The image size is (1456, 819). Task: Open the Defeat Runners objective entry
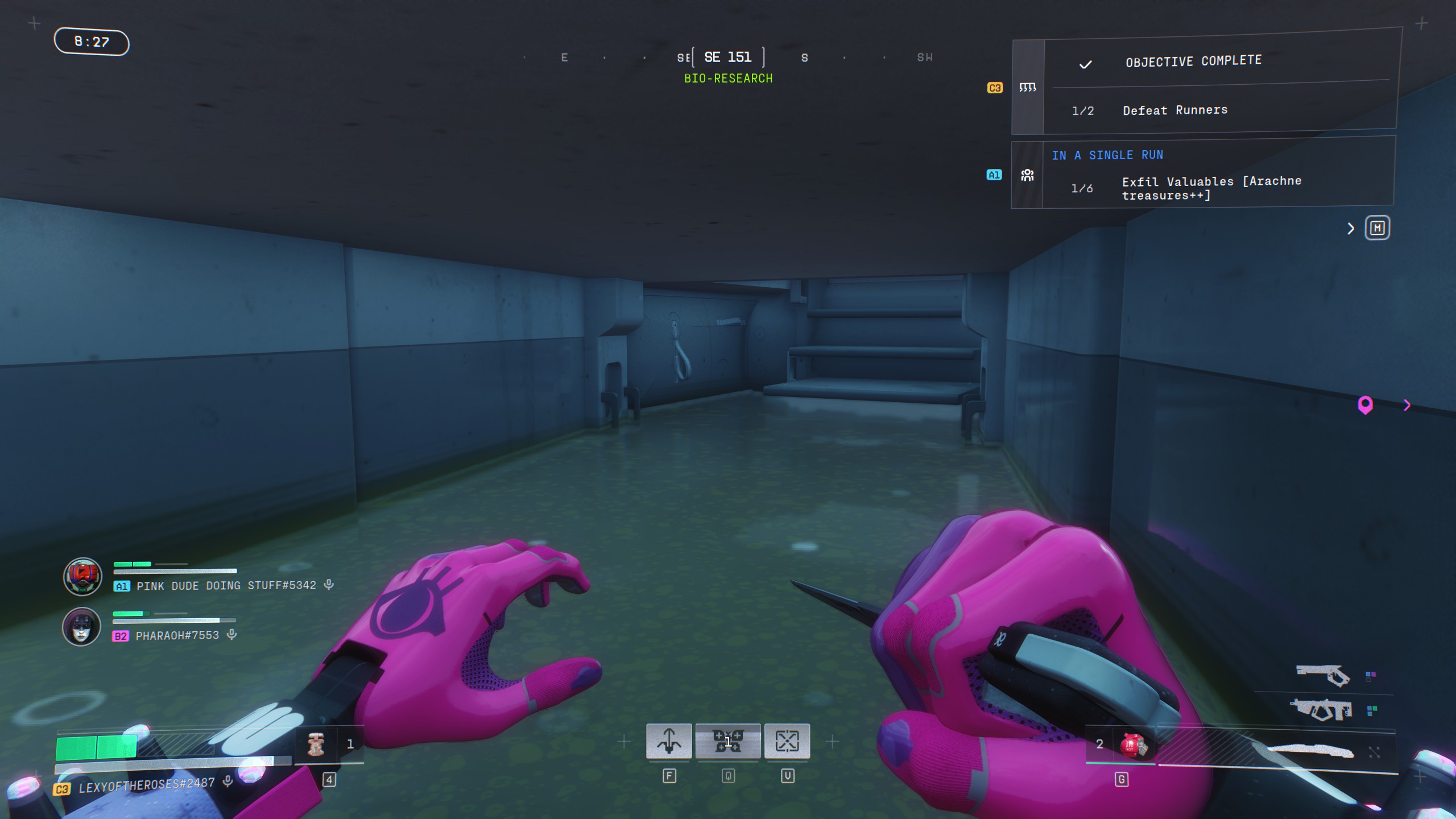(x=1175, y=110)
